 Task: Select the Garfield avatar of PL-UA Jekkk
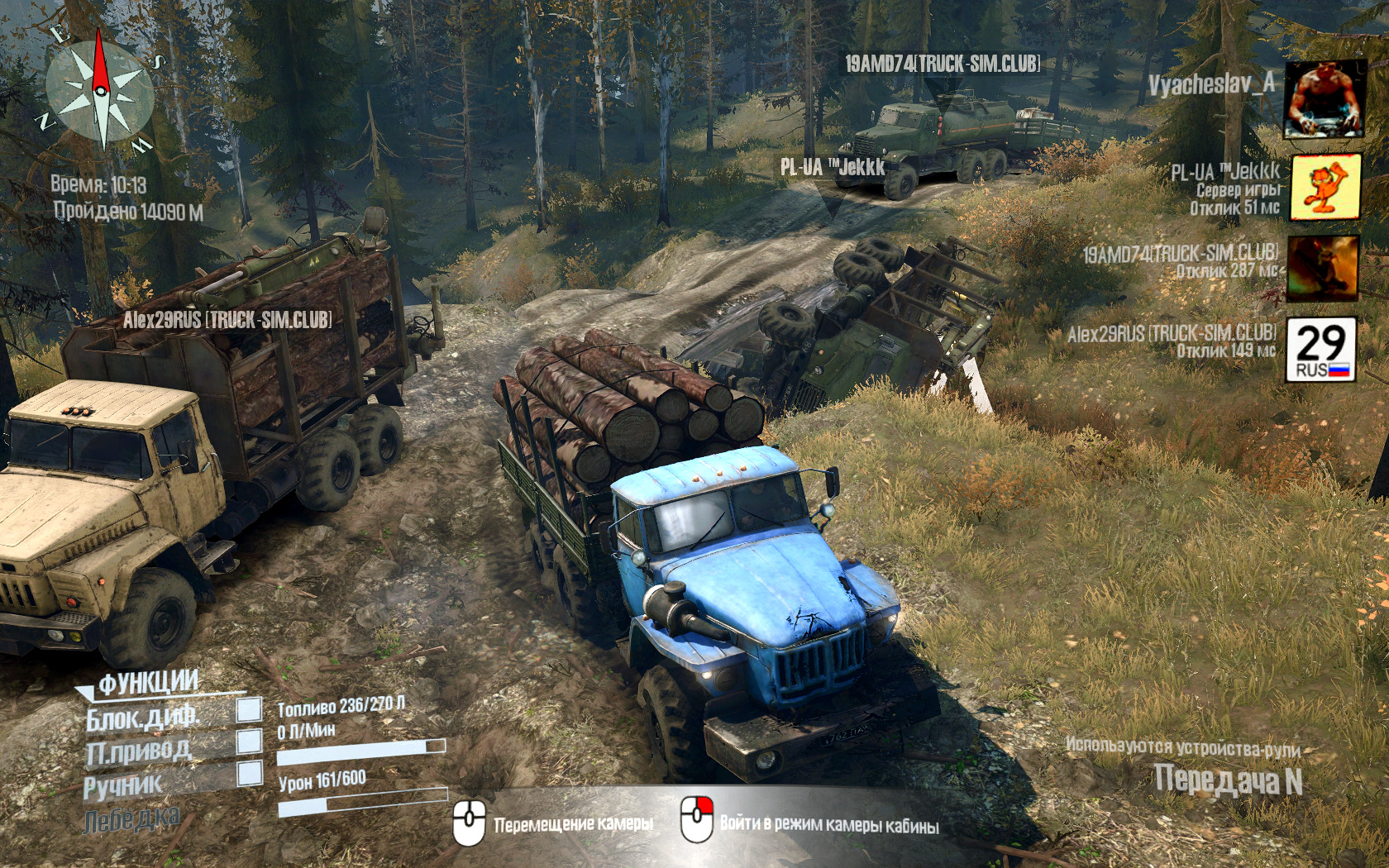tap(1325, 187)
